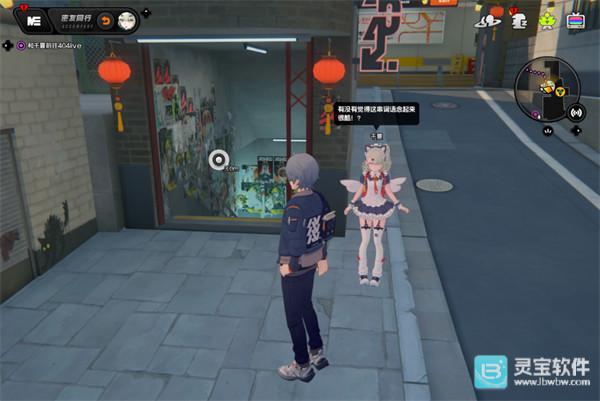Open the colorful TV icon menu
Image resolution: width=600 pixels, height=401 pixels.
pos(575,20)
